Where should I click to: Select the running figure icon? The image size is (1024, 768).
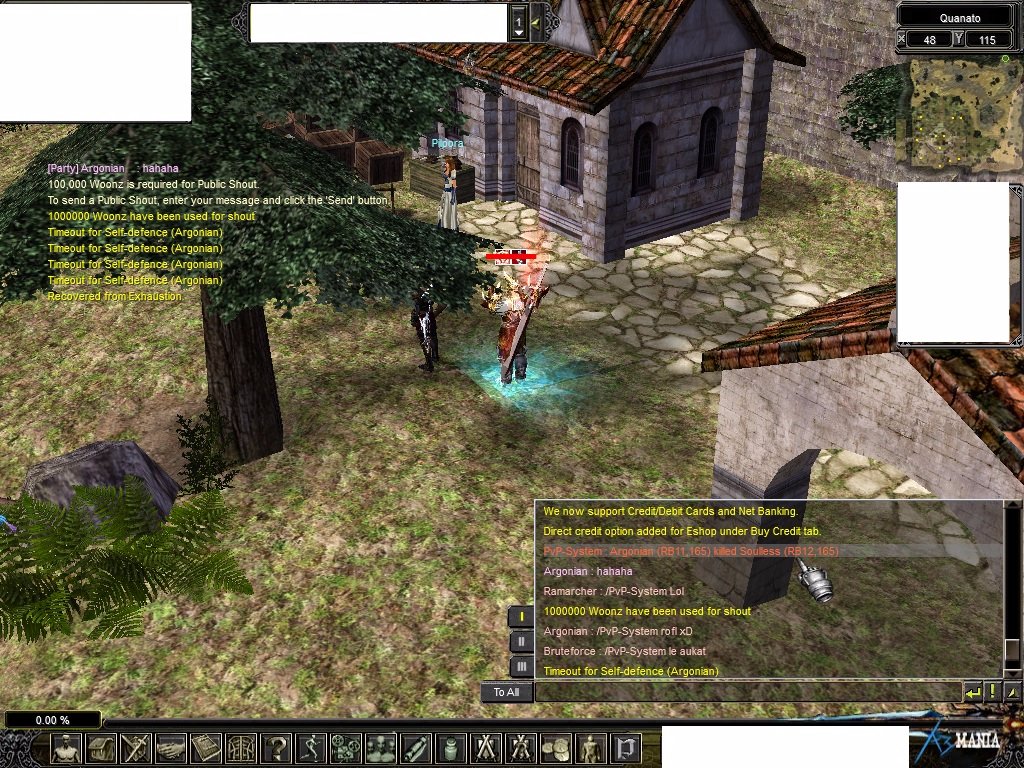click(x=312, y=748)
